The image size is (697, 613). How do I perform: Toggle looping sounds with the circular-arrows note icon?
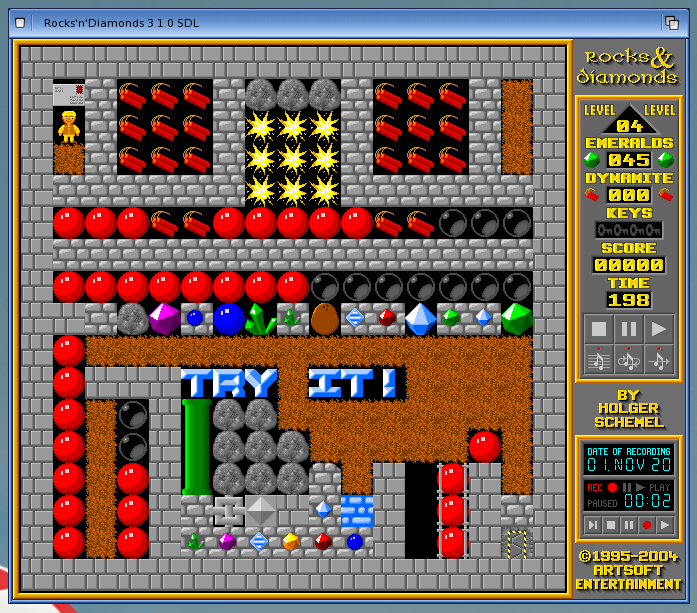click(628, 359)
